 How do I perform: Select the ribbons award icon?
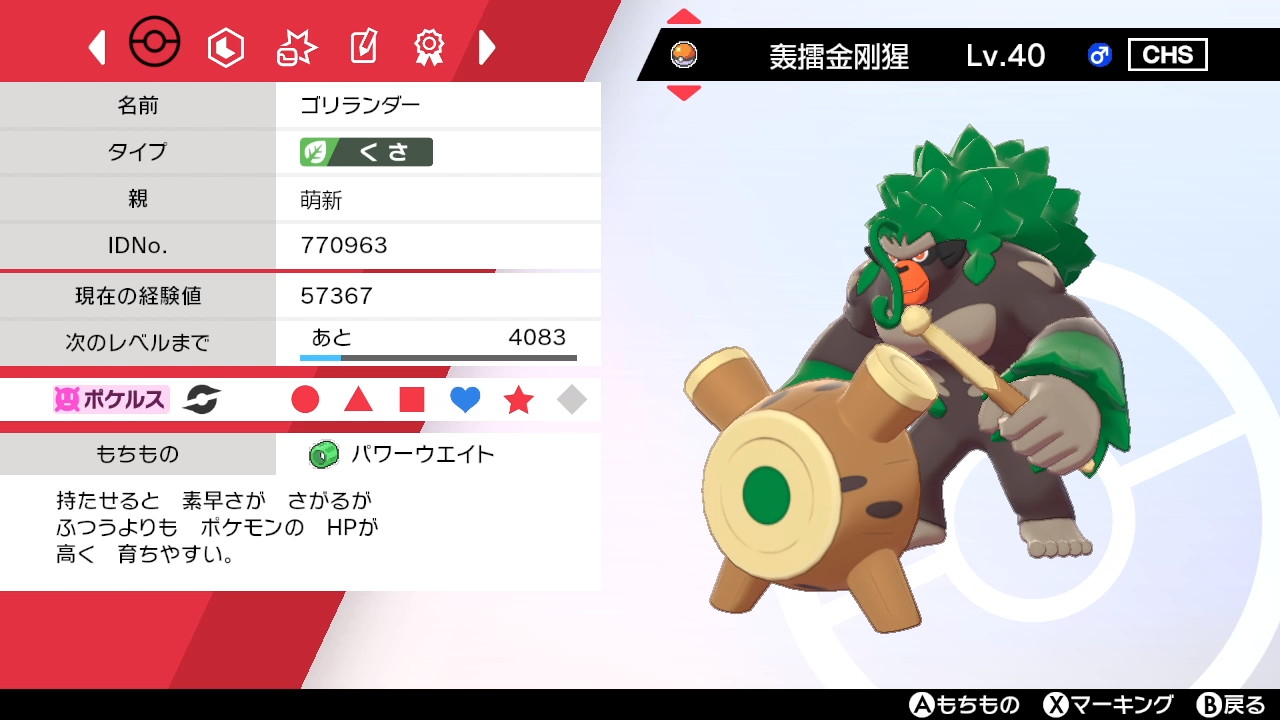click(428, 45)
